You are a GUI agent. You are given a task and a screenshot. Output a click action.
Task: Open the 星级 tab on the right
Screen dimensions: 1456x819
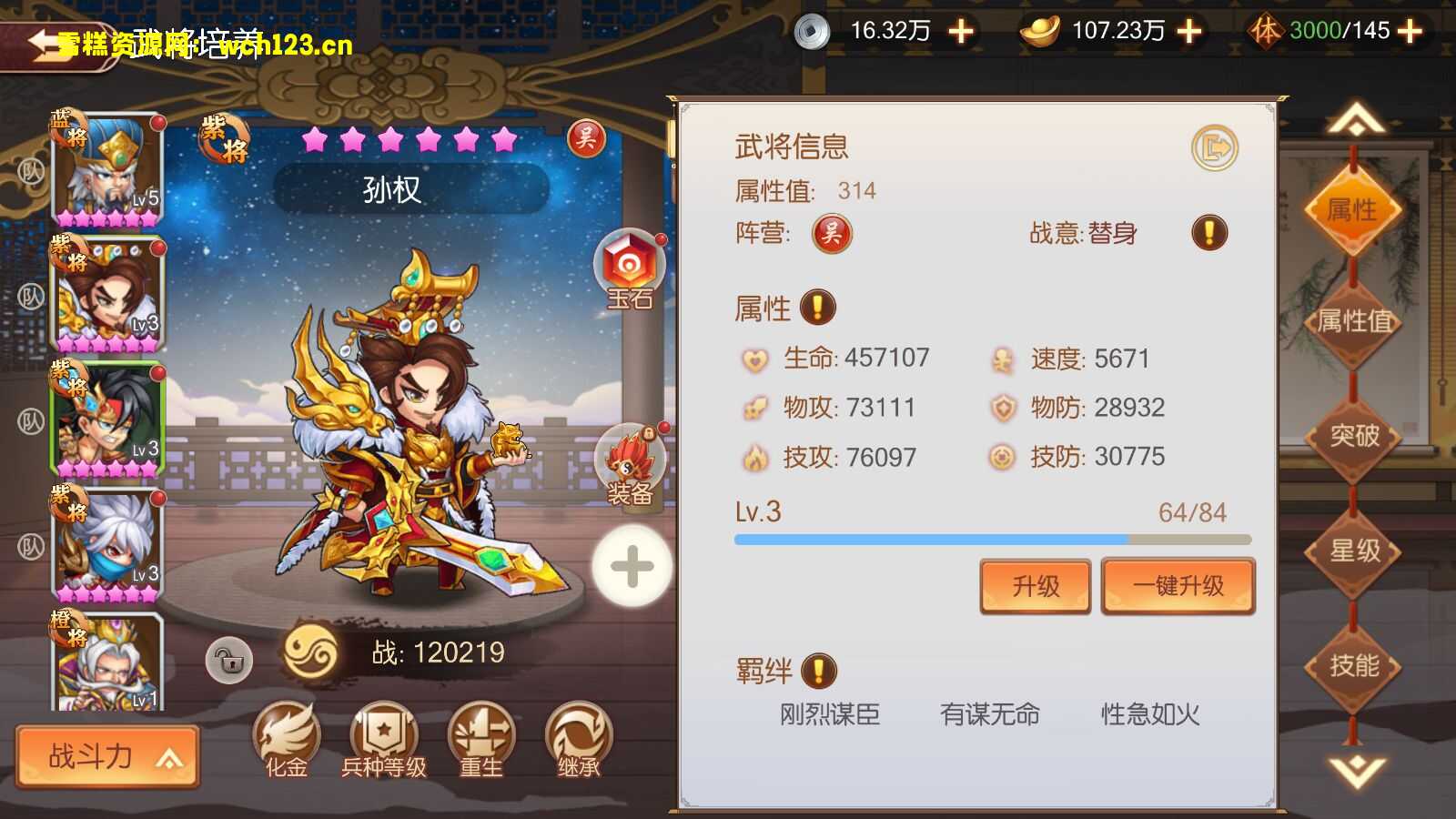click(1352, 551)
